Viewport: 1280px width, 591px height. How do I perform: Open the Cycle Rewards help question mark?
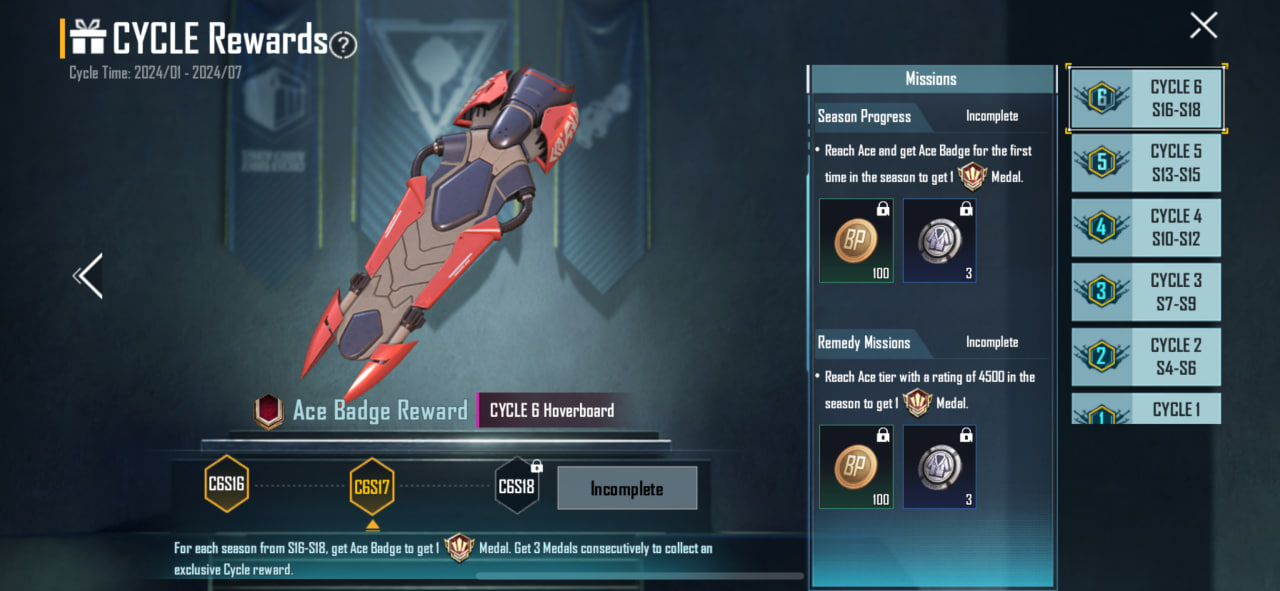tap(343, 44)
